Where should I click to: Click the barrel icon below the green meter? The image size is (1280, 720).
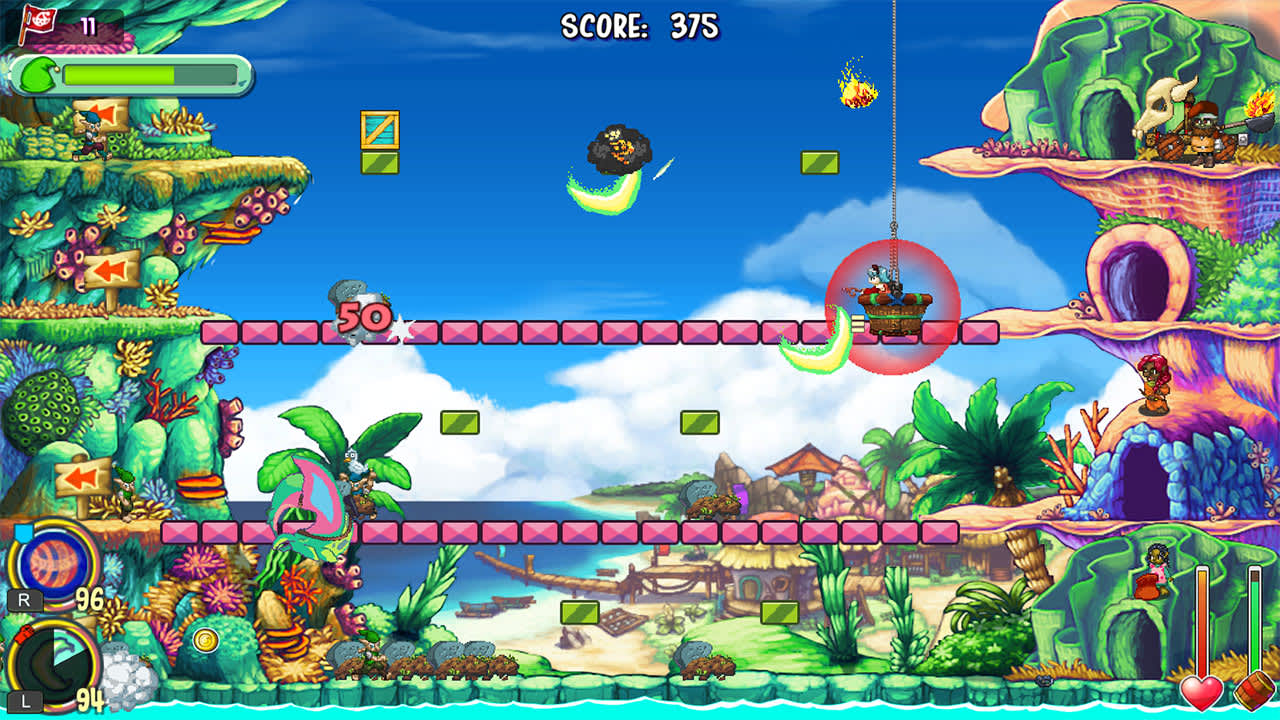(1256, 691)
